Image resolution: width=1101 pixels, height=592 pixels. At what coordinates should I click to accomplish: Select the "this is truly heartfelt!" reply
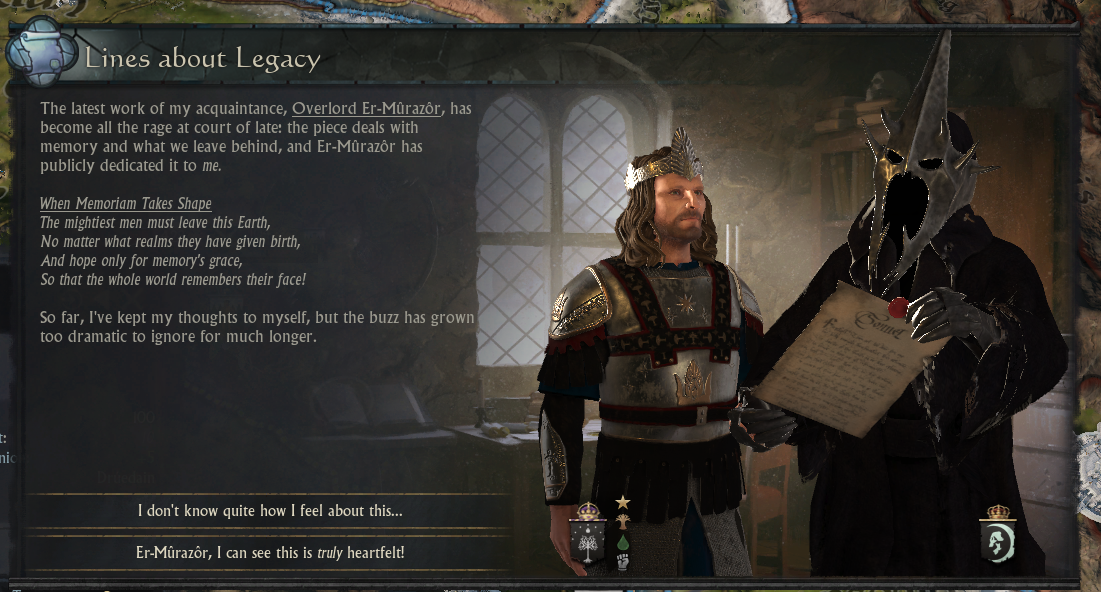click(270, 552)
